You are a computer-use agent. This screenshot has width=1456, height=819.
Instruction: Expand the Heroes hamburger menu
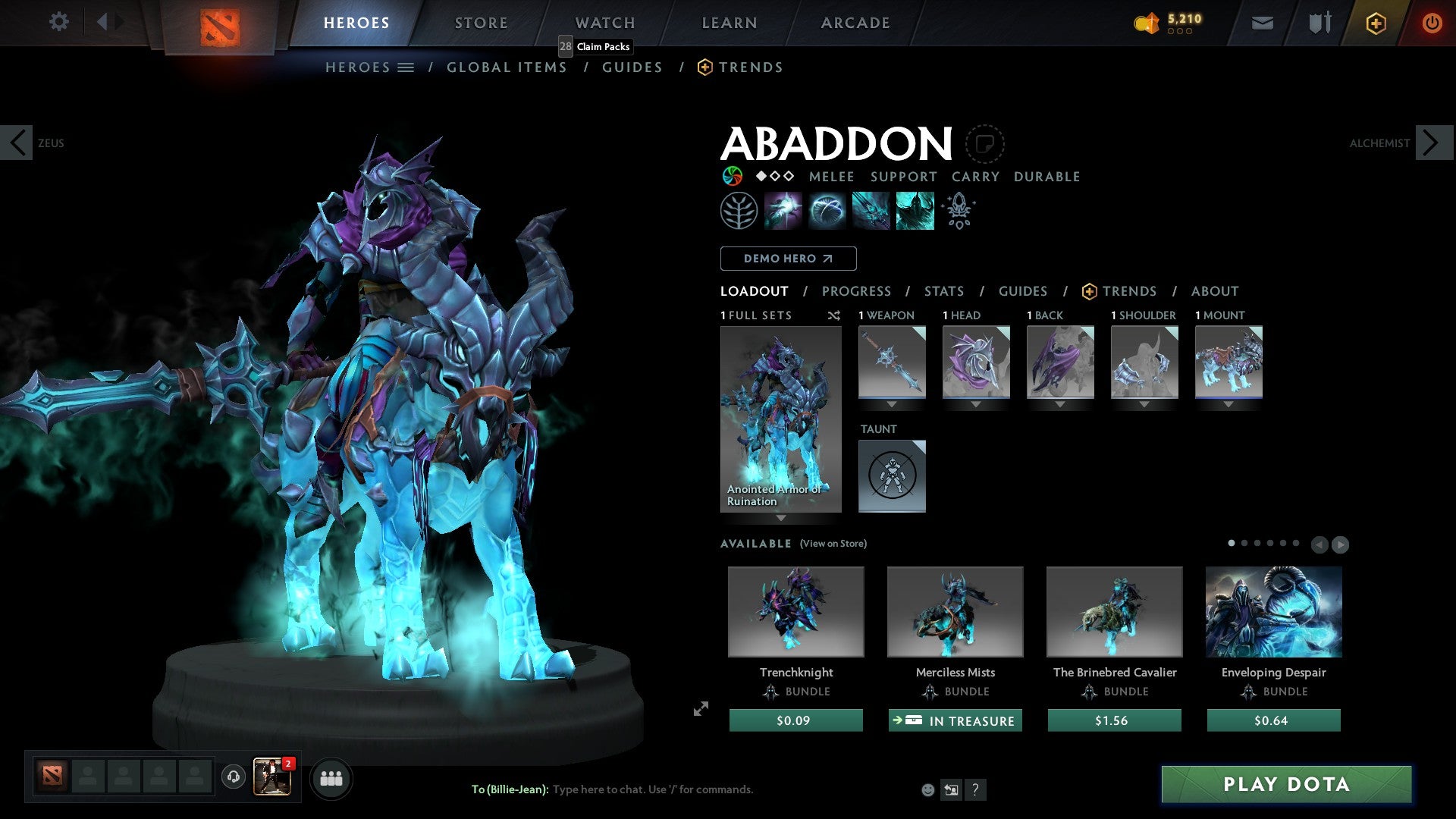tap(406, 67)
